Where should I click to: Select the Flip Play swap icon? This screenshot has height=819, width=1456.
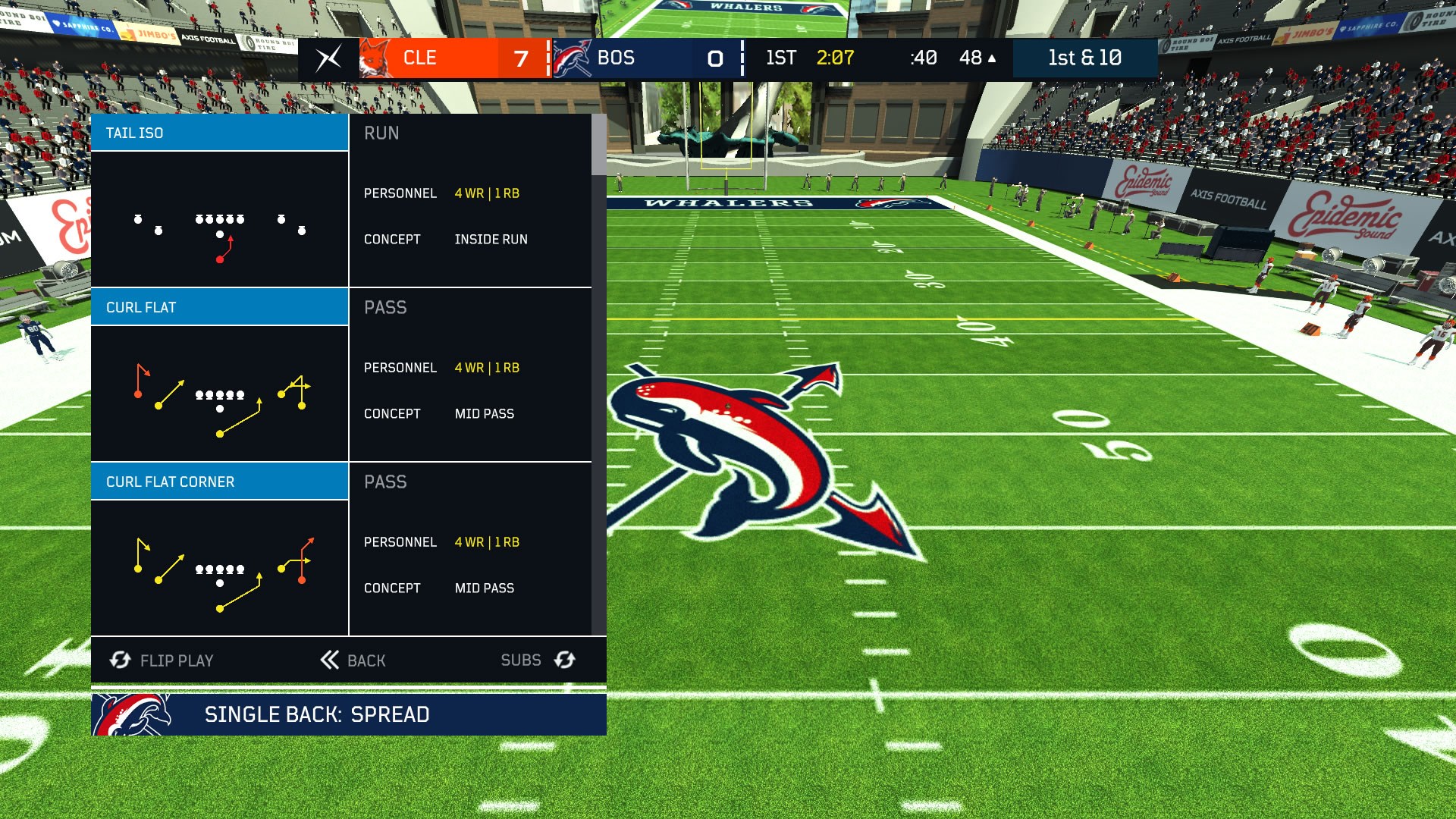[x=120, y=660]
